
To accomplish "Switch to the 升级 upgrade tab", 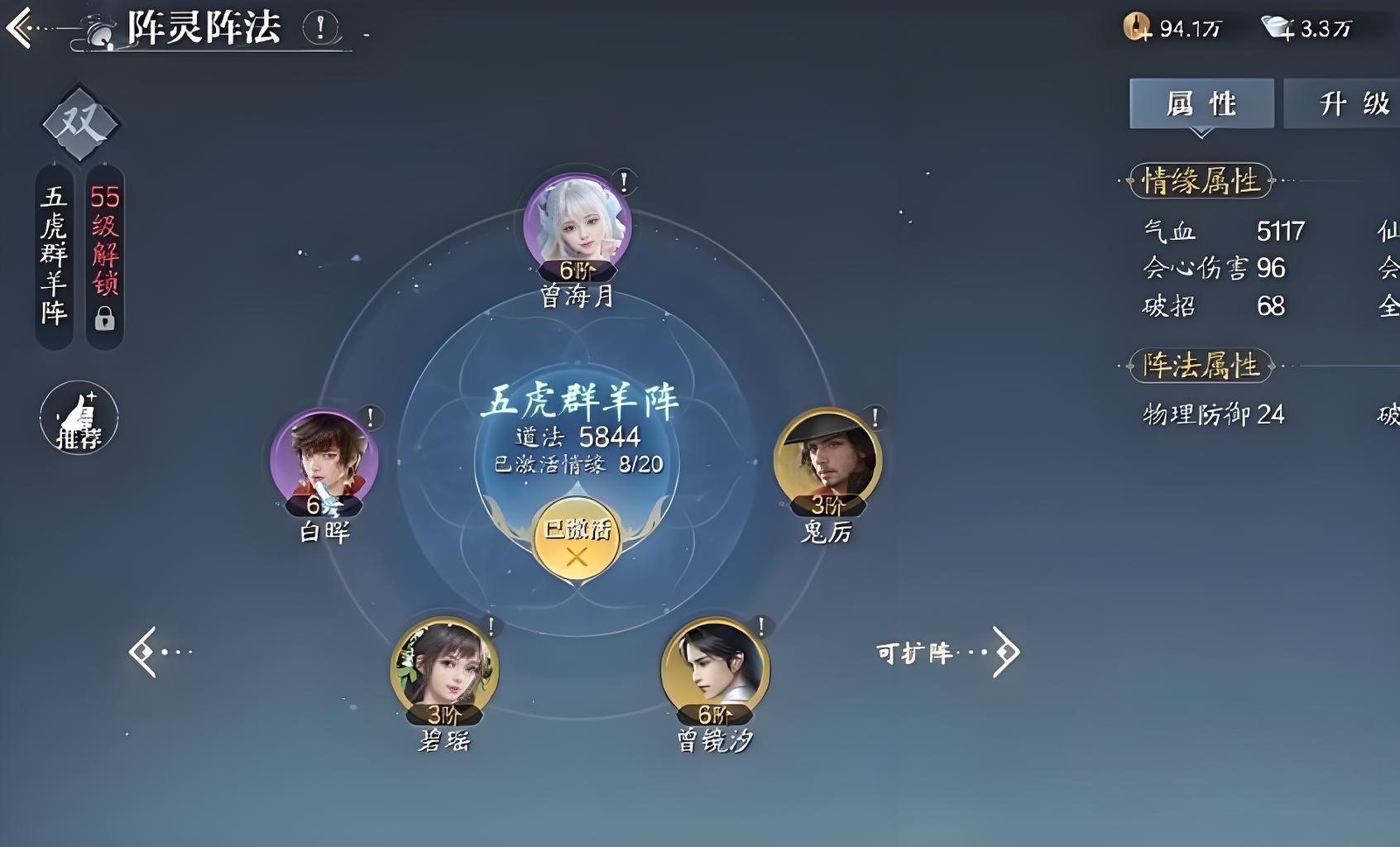I will pos(1355,103).
